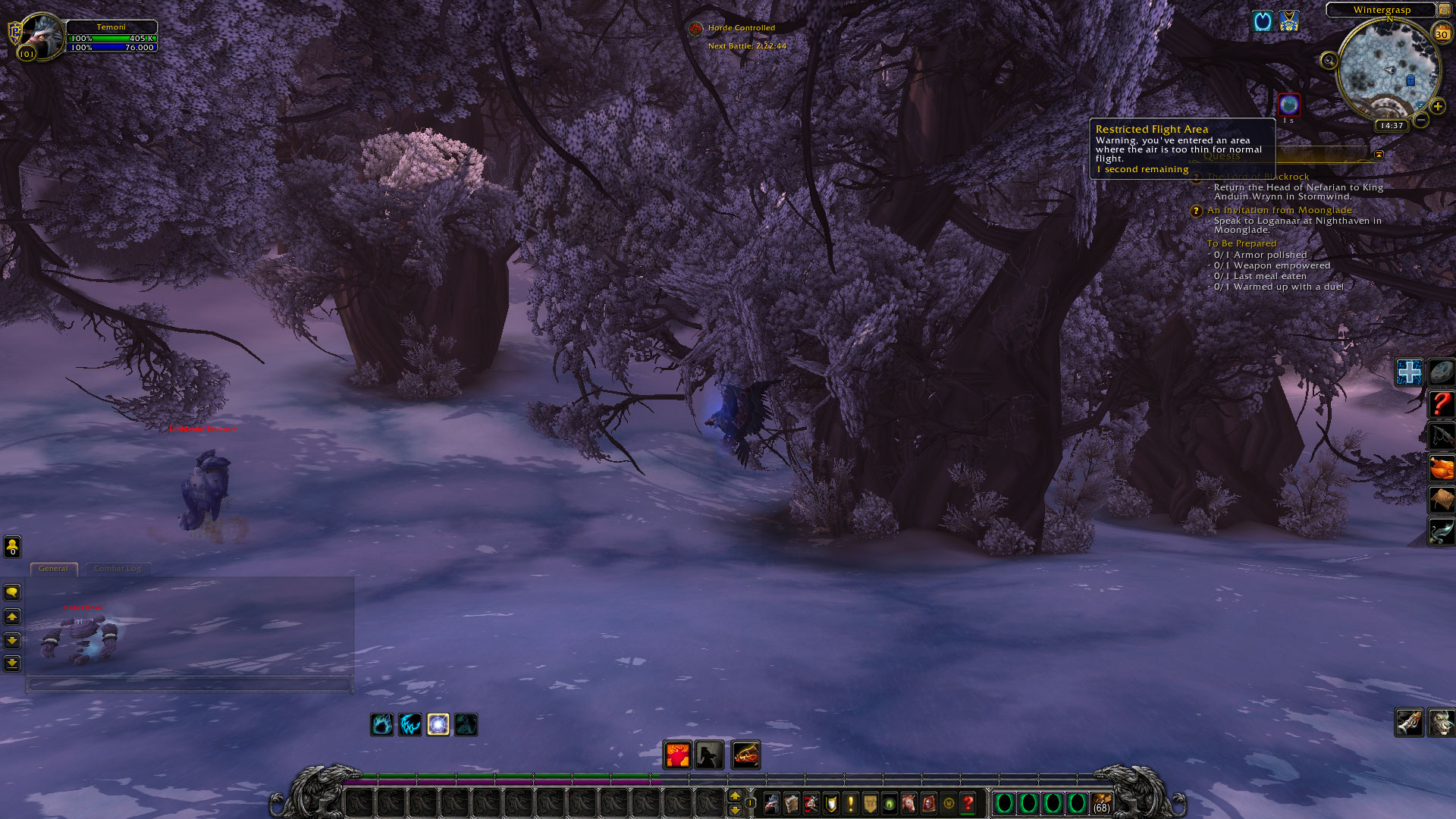
Task: Collapse the quest objectives tracker
Action: coord(1379,155)
